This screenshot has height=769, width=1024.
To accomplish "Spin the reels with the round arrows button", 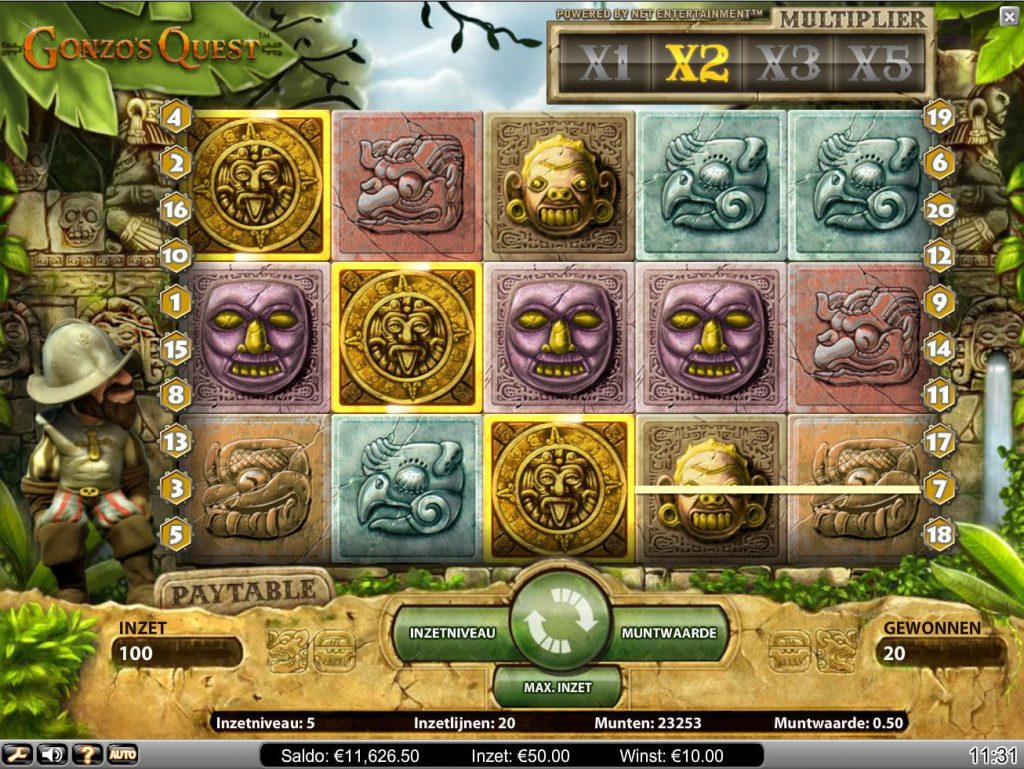I will [x=559, y=622].
